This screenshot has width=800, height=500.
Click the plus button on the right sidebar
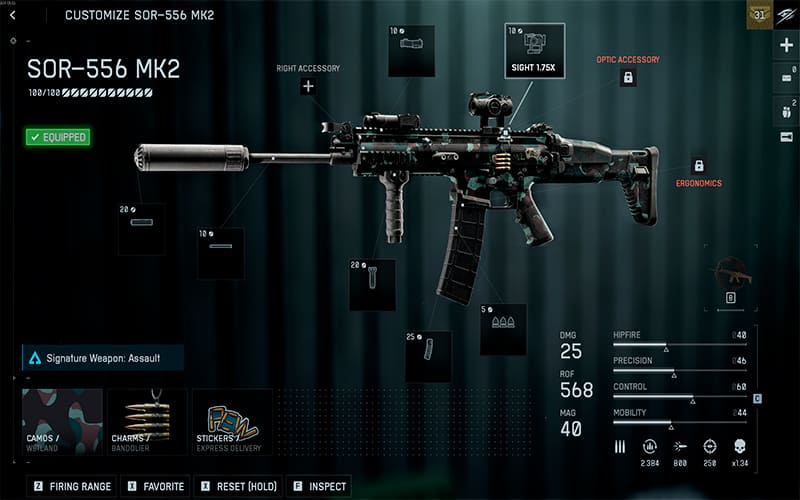(x=786, y=45)
